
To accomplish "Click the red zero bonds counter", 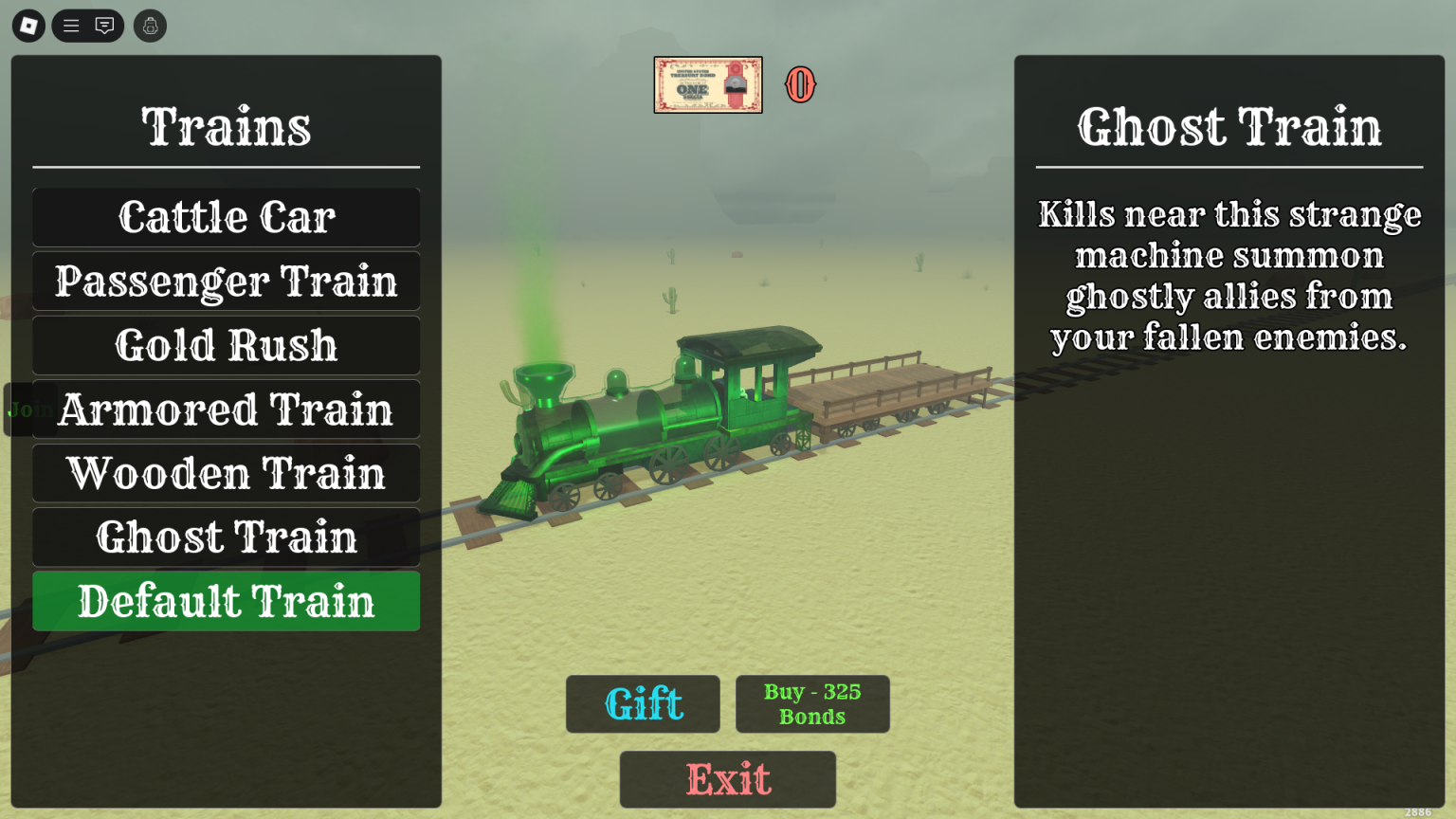I will pyautogui.click(x=800, y=86).
